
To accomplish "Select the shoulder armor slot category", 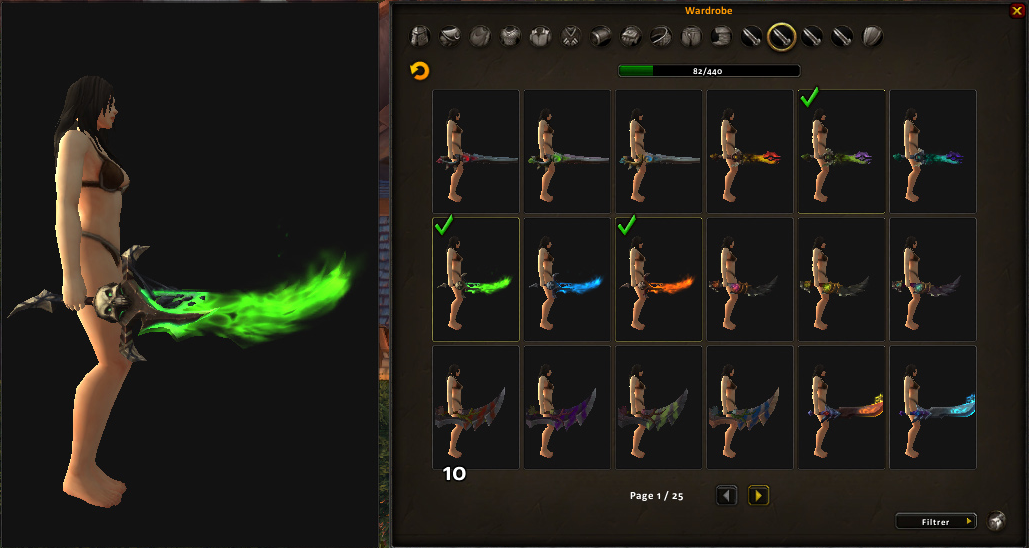I will coord(451,37).
